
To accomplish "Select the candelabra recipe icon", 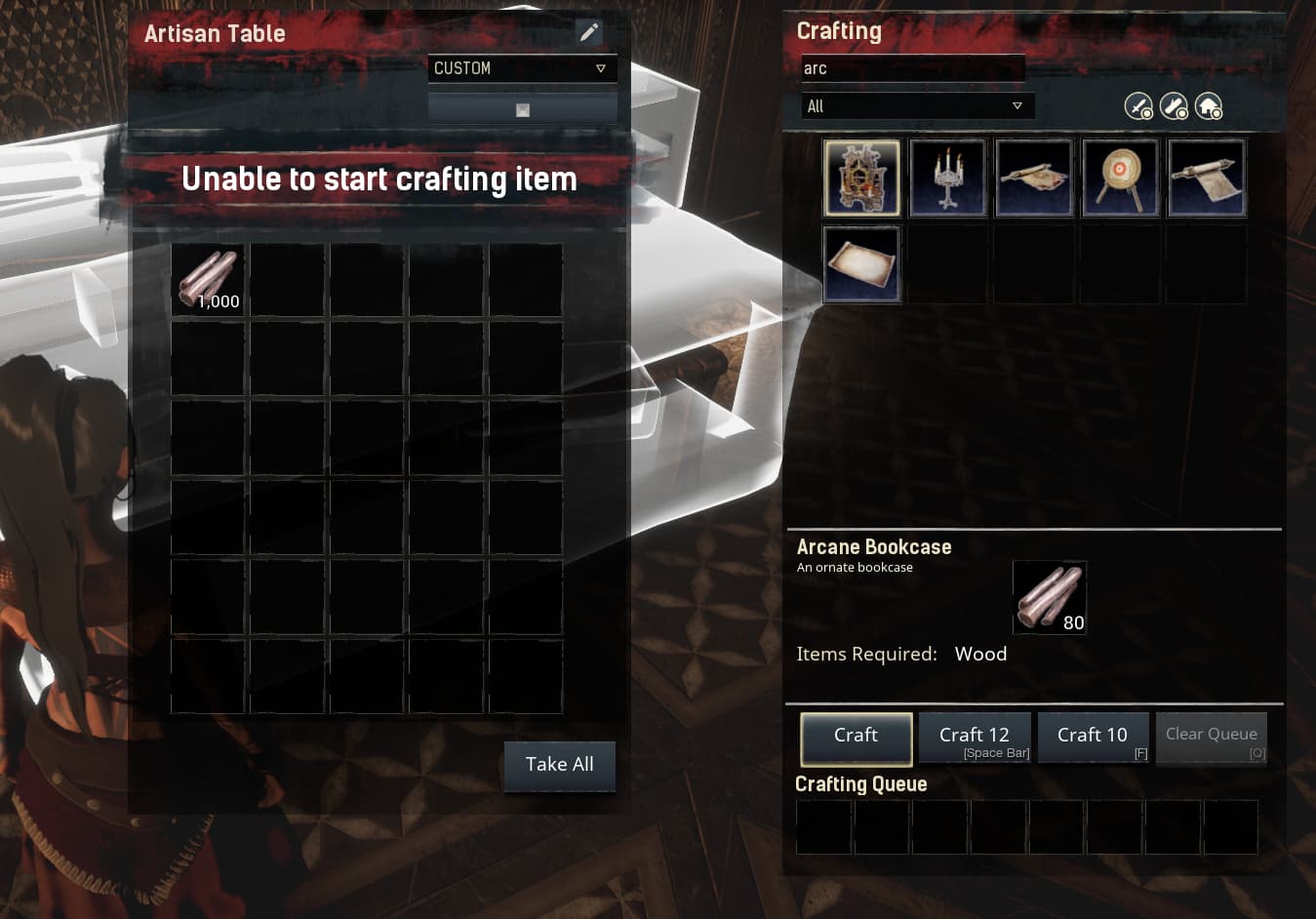I will pyautogui.click(x=947, y=178).
